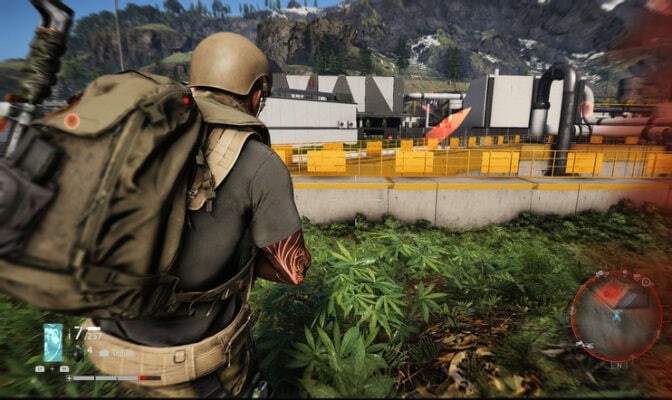Viewport: 672px width, 400px height.
Task: Open the circular minimap
Action: point(616,315)
